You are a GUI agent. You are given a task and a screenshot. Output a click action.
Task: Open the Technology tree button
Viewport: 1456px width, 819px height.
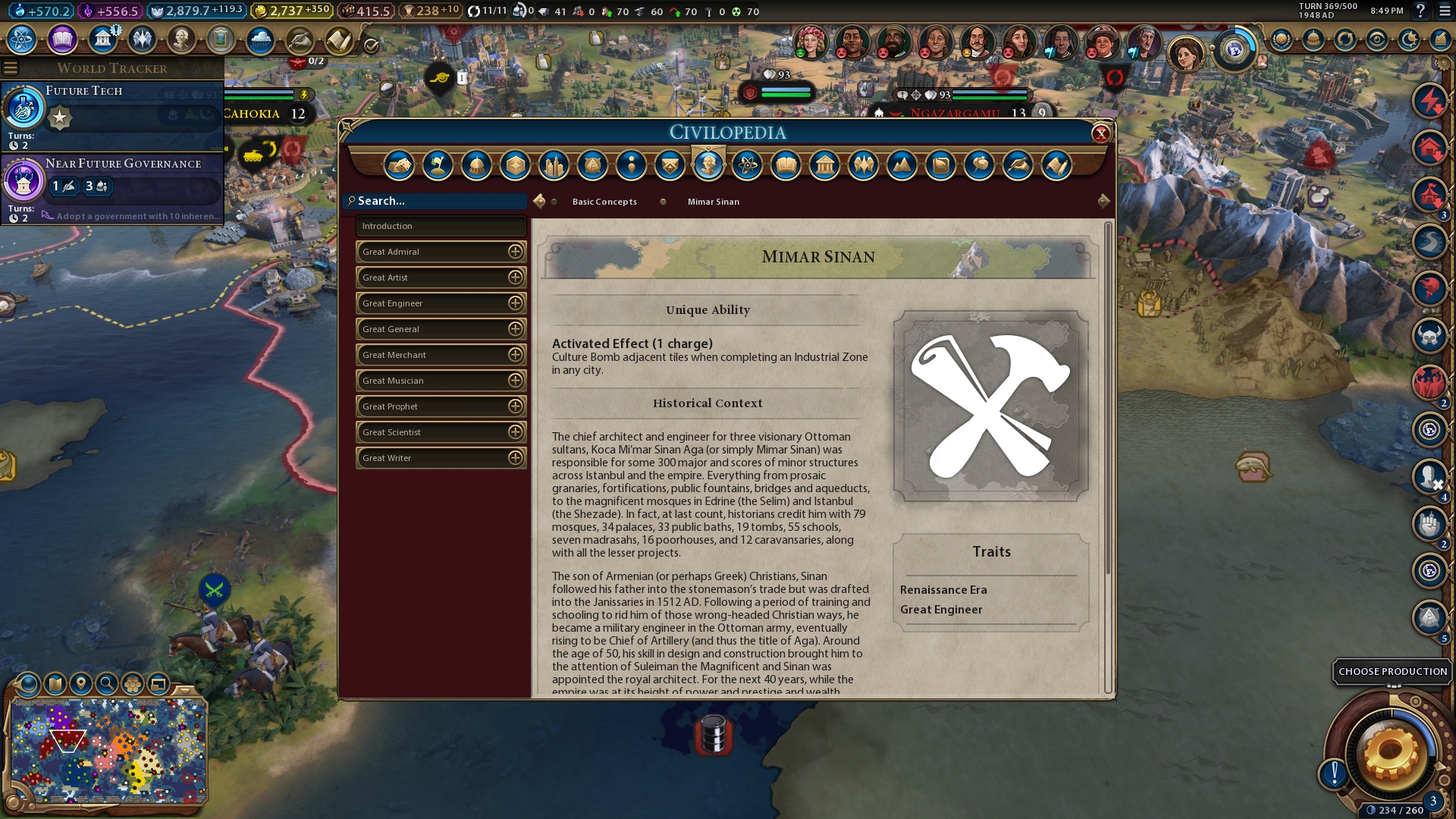coord(22,39)
